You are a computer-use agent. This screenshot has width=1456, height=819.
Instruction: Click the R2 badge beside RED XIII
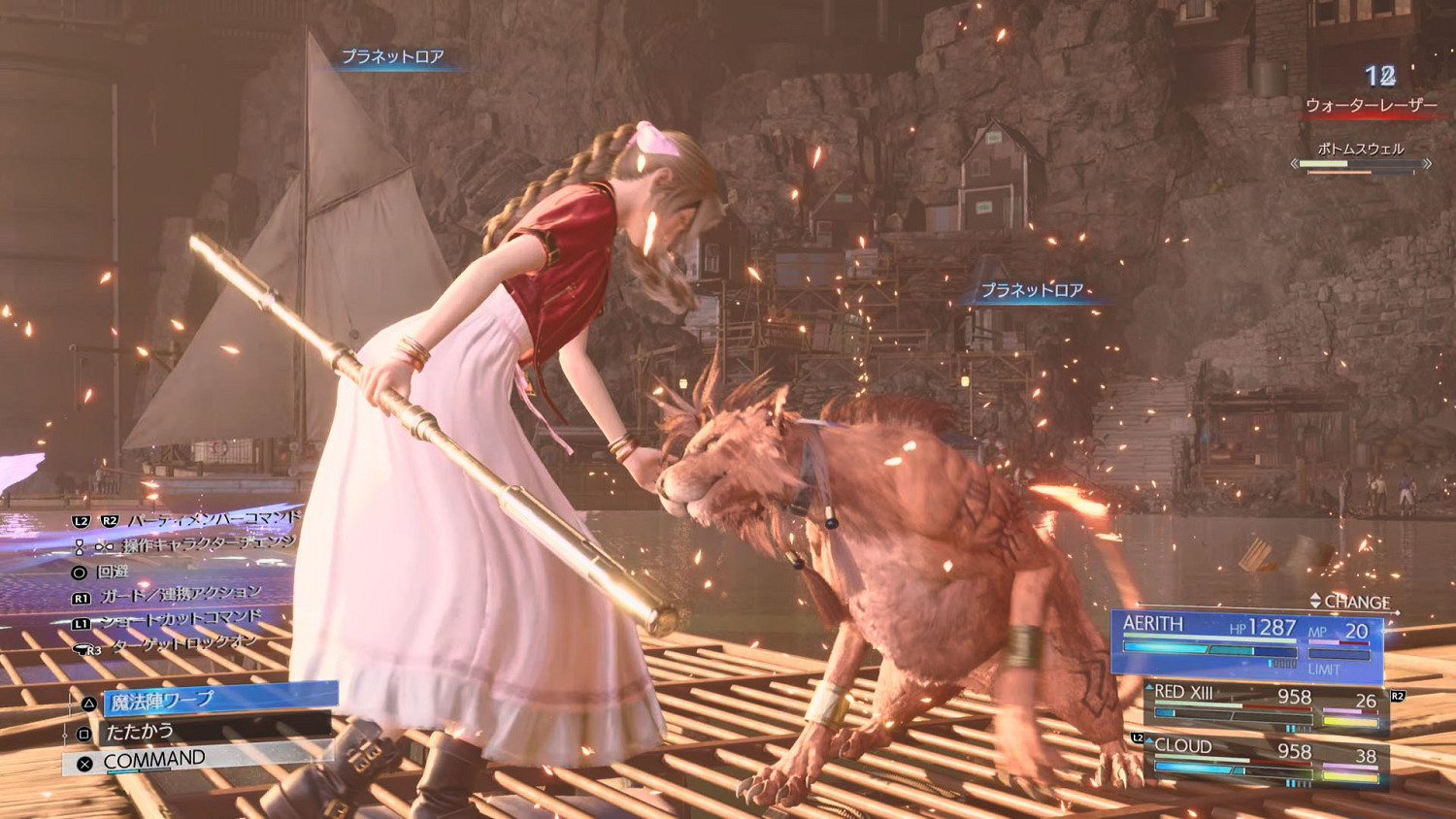click(x=1397, y=696)
